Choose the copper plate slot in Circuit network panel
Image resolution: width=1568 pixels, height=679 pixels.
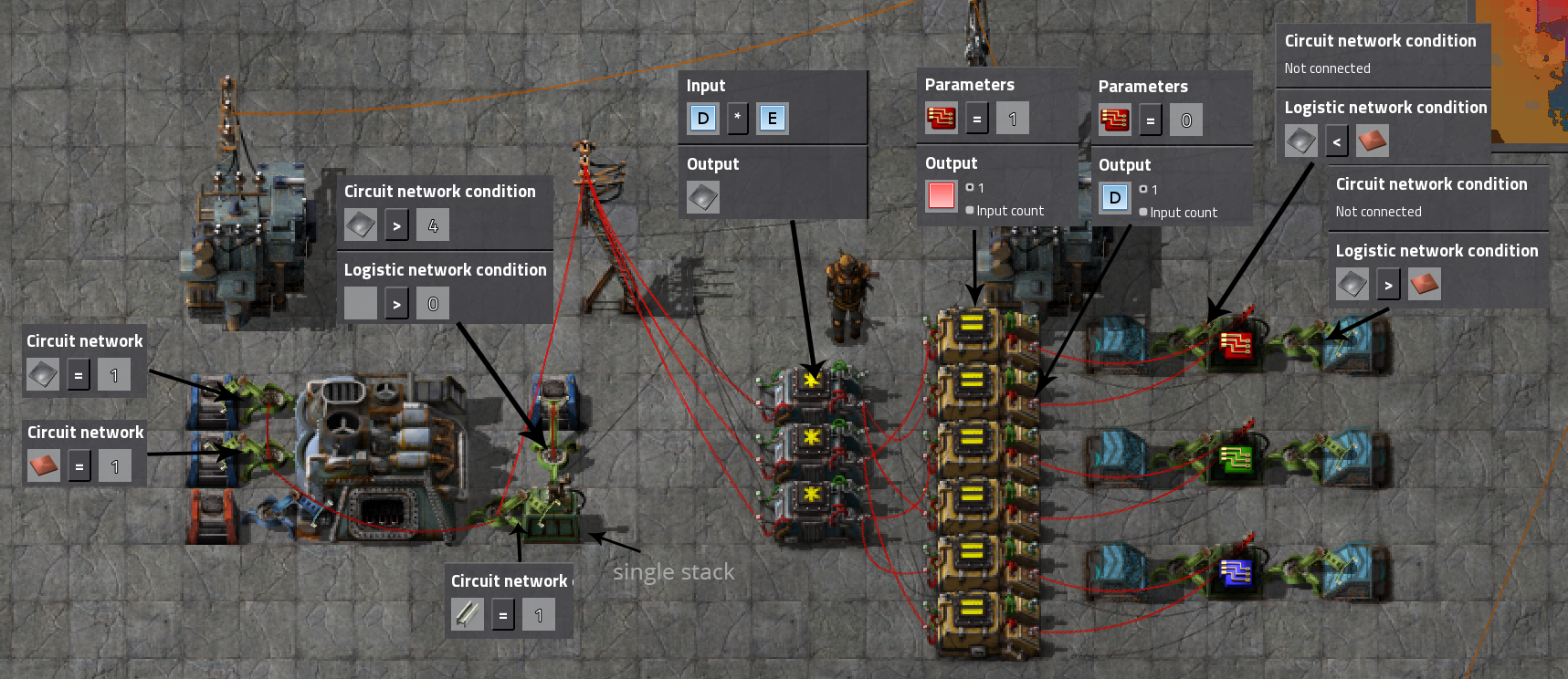(x=44, y=466)
